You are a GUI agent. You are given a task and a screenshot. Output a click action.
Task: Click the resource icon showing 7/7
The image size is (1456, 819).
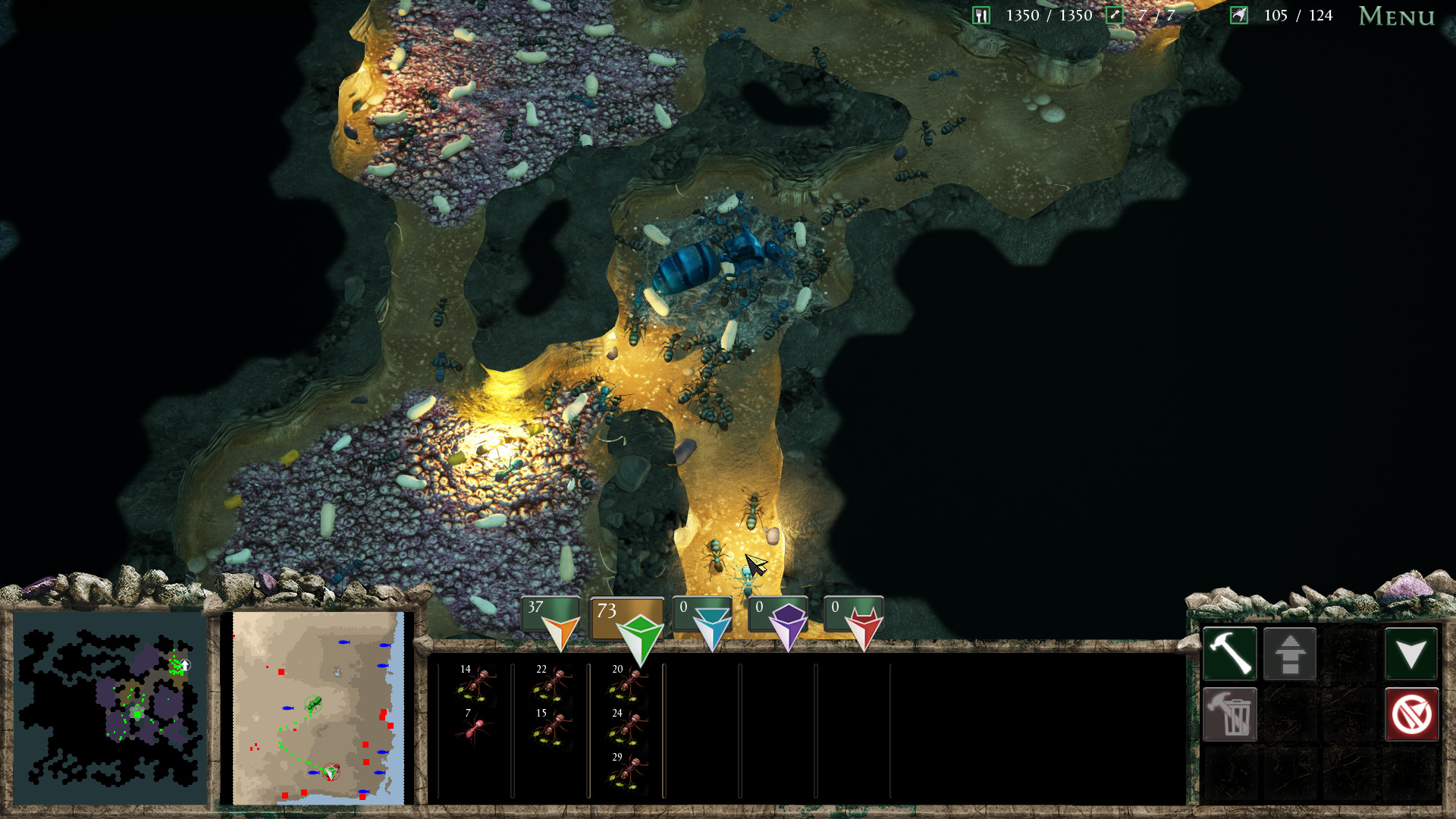[1113, 14]
